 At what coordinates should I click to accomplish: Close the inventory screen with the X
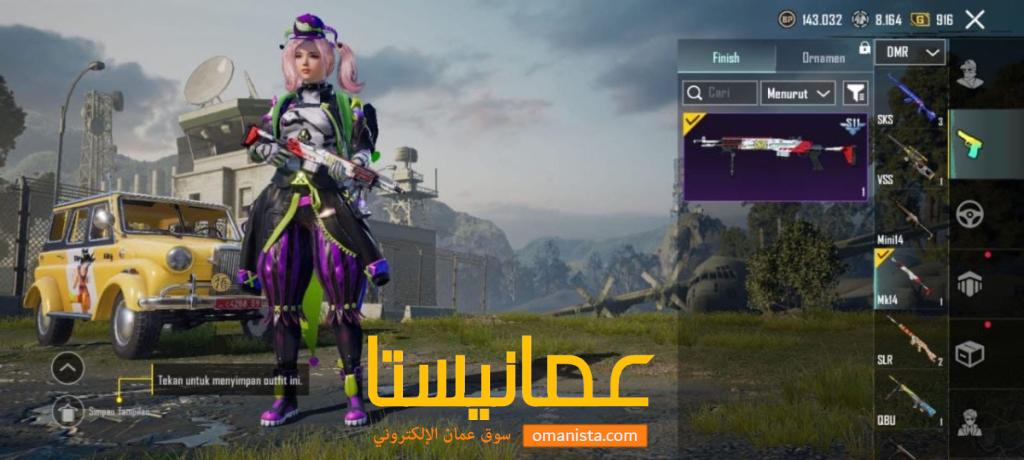coord(975,19)
